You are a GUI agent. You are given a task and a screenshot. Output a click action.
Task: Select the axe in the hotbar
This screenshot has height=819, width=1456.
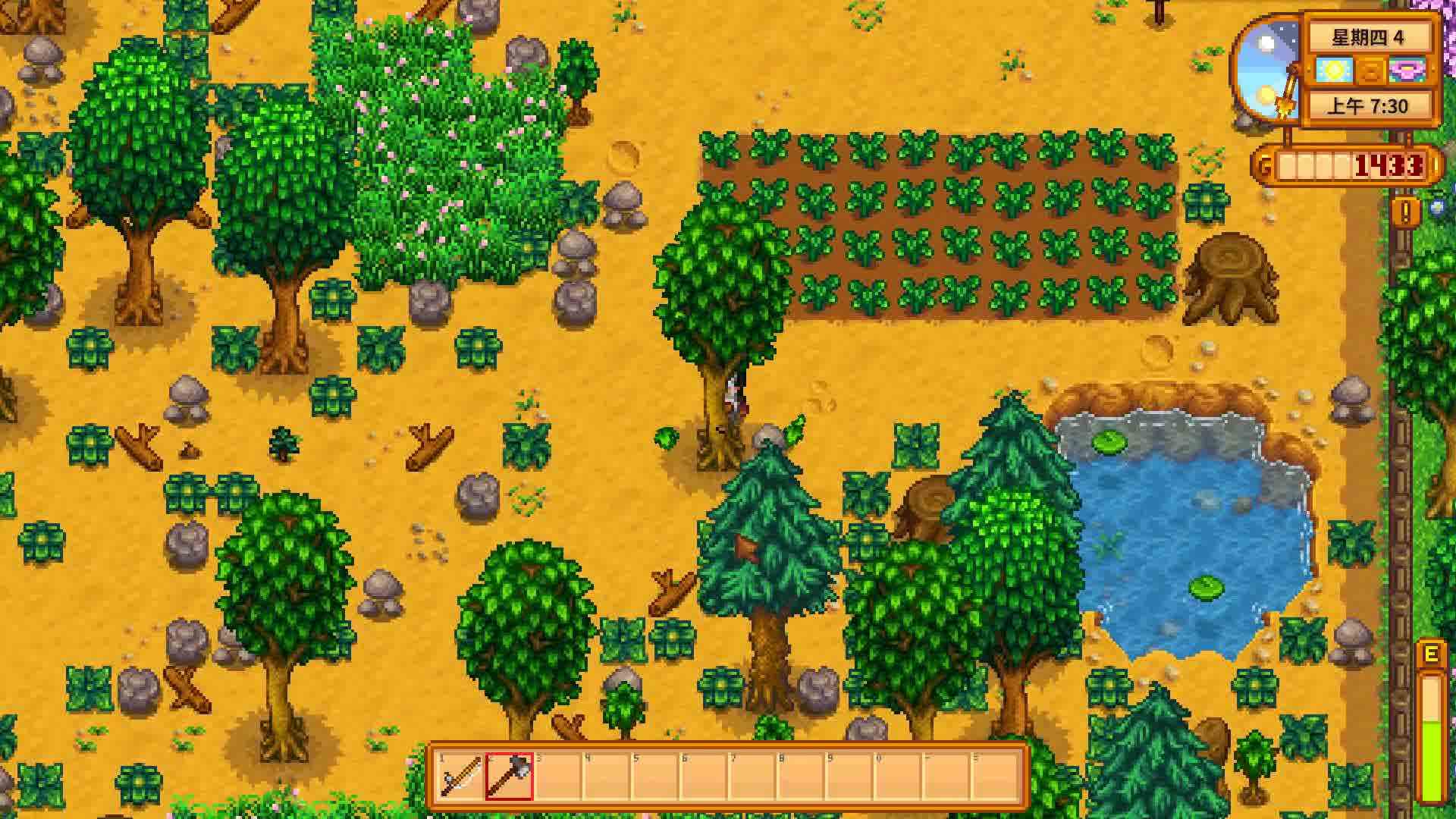click(510, 776)
